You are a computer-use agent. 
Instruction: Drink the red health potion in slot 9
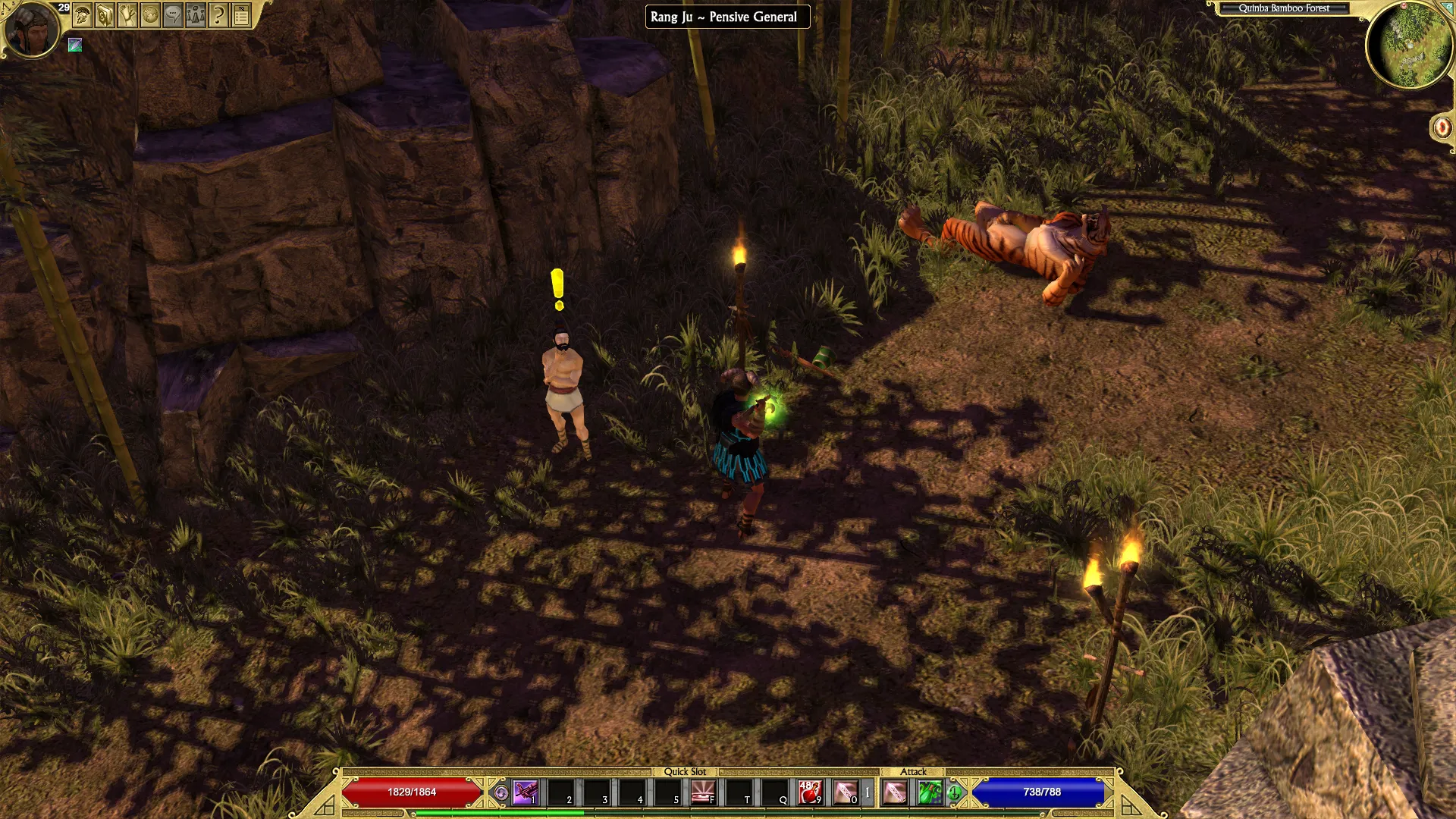[810, 792]
